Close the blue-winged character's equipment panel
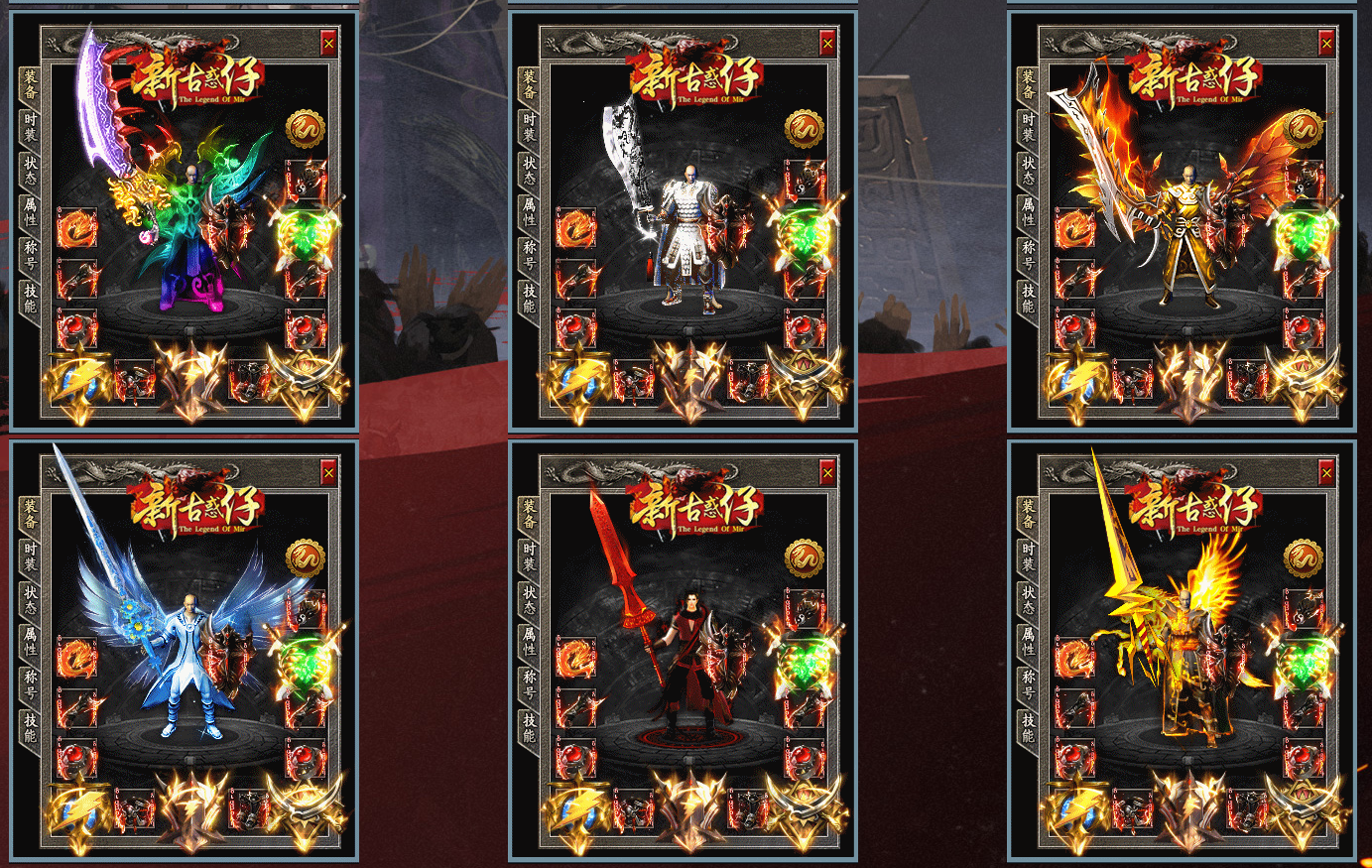The image size is (1372, 868). click(328, 473)
